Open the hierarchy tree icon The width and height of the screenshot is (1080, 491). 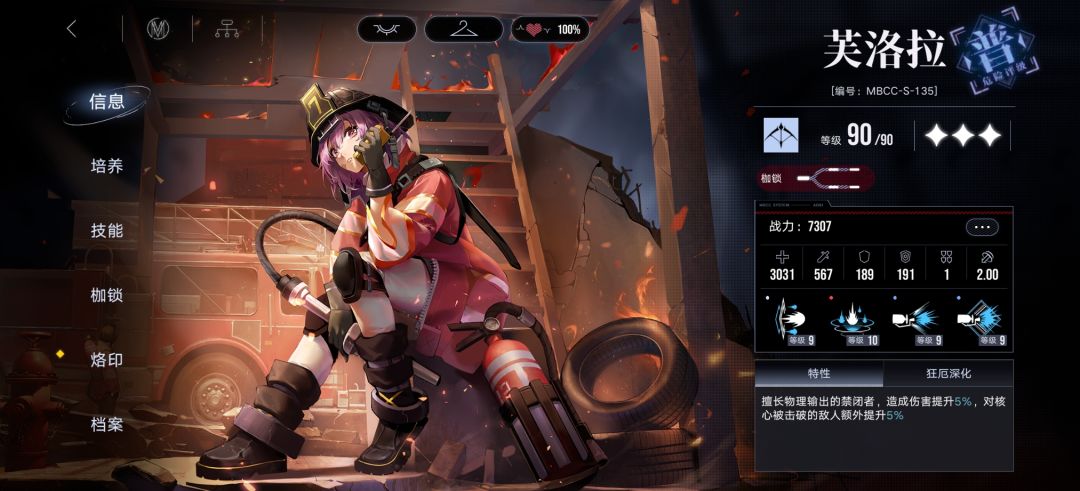coord(227,29)
